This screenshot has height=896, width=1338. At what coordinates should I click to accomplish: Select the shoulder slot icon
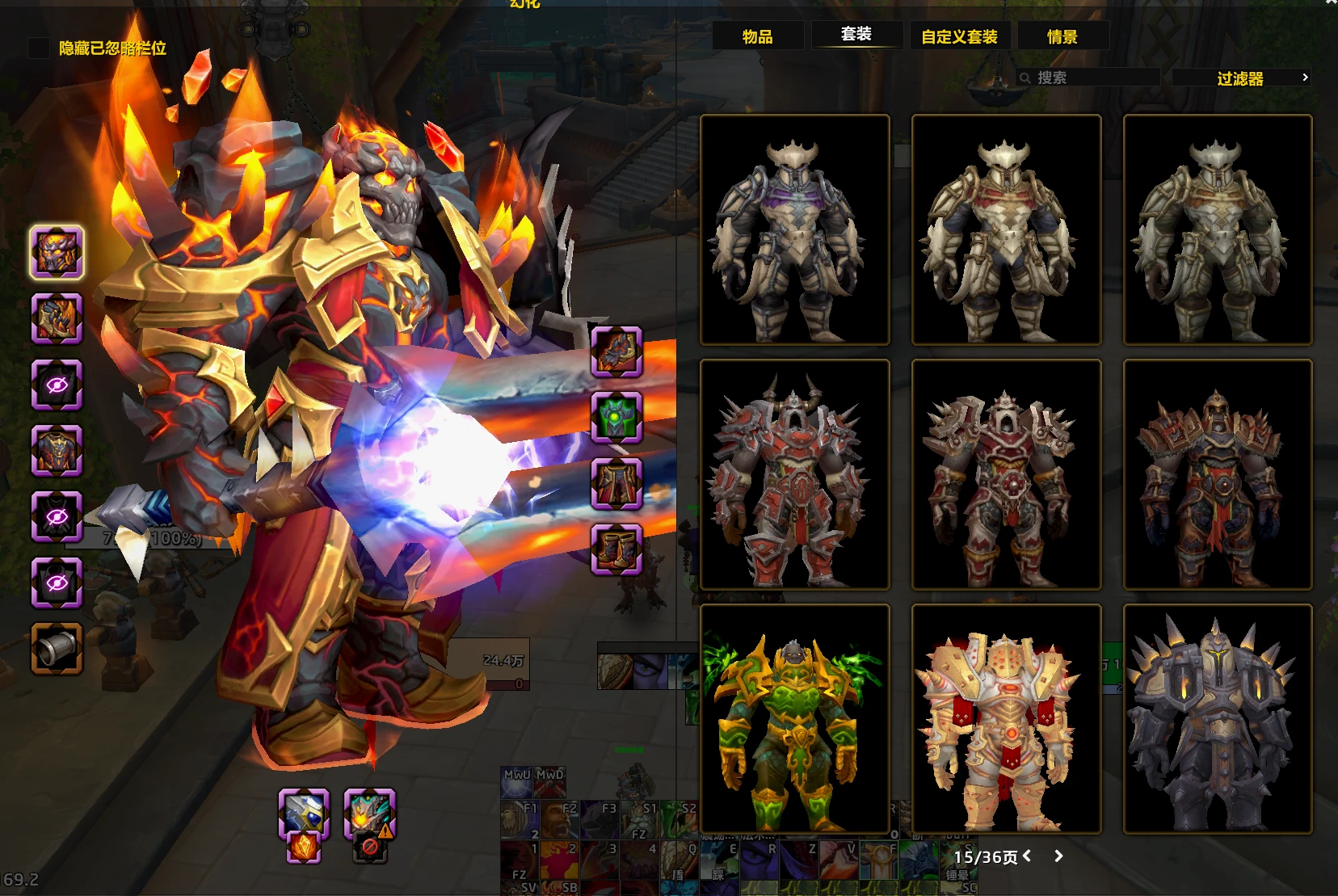coord(57,318)
